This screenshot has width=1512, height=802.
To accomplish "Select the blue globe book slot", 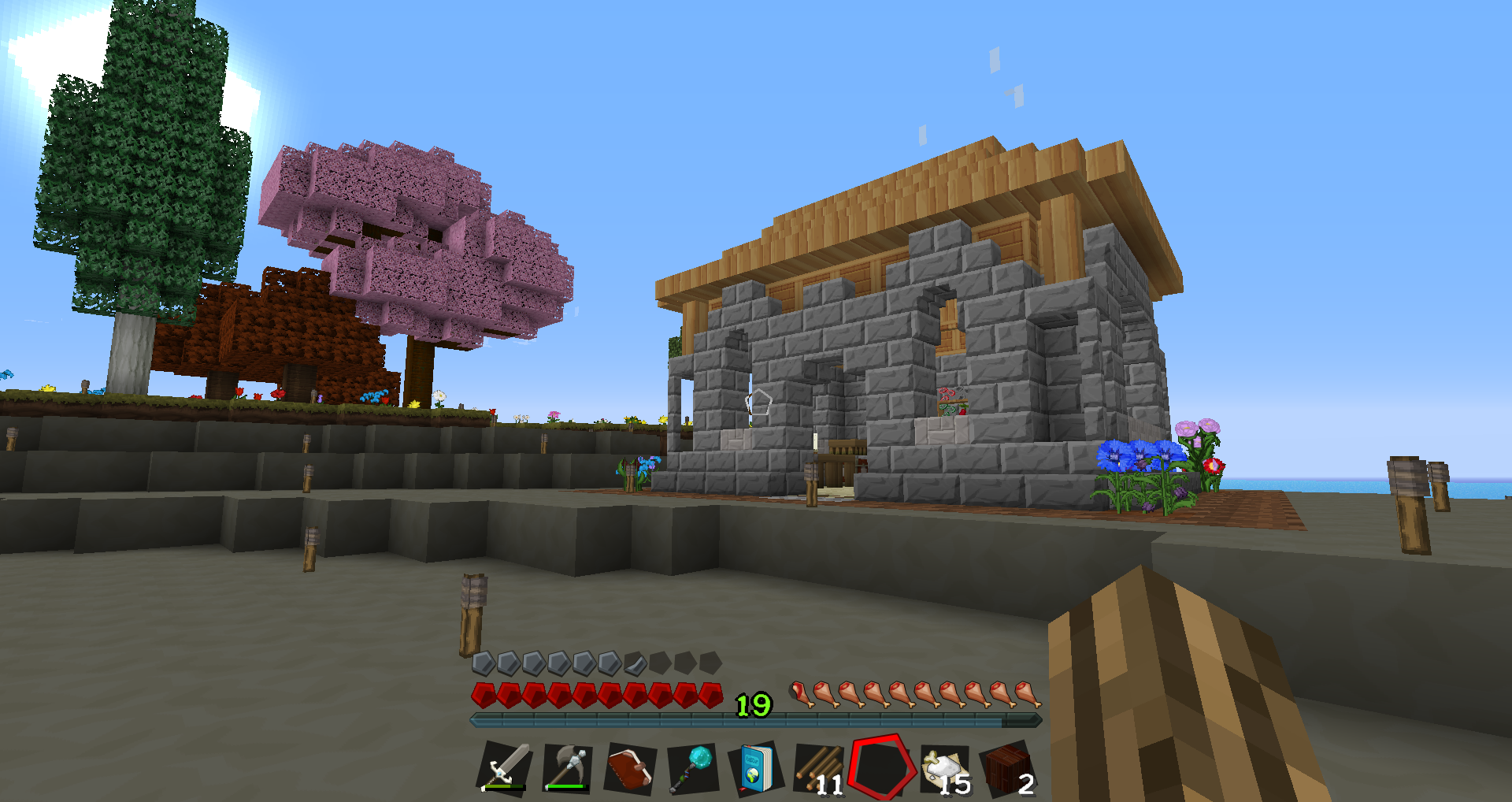I will [x=755, y=767].
